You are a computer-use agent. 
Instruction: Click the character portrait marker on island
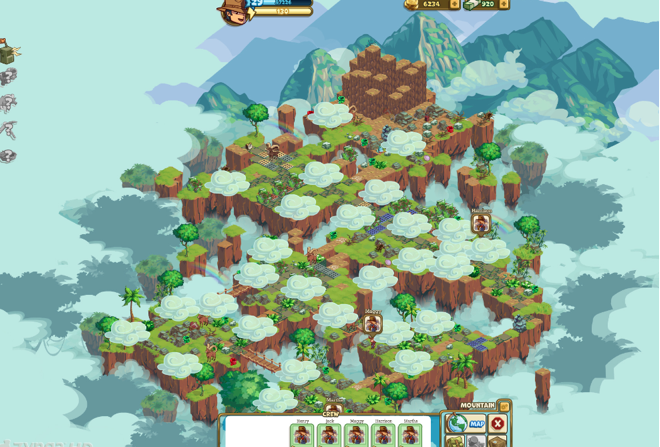coord(481,222)
